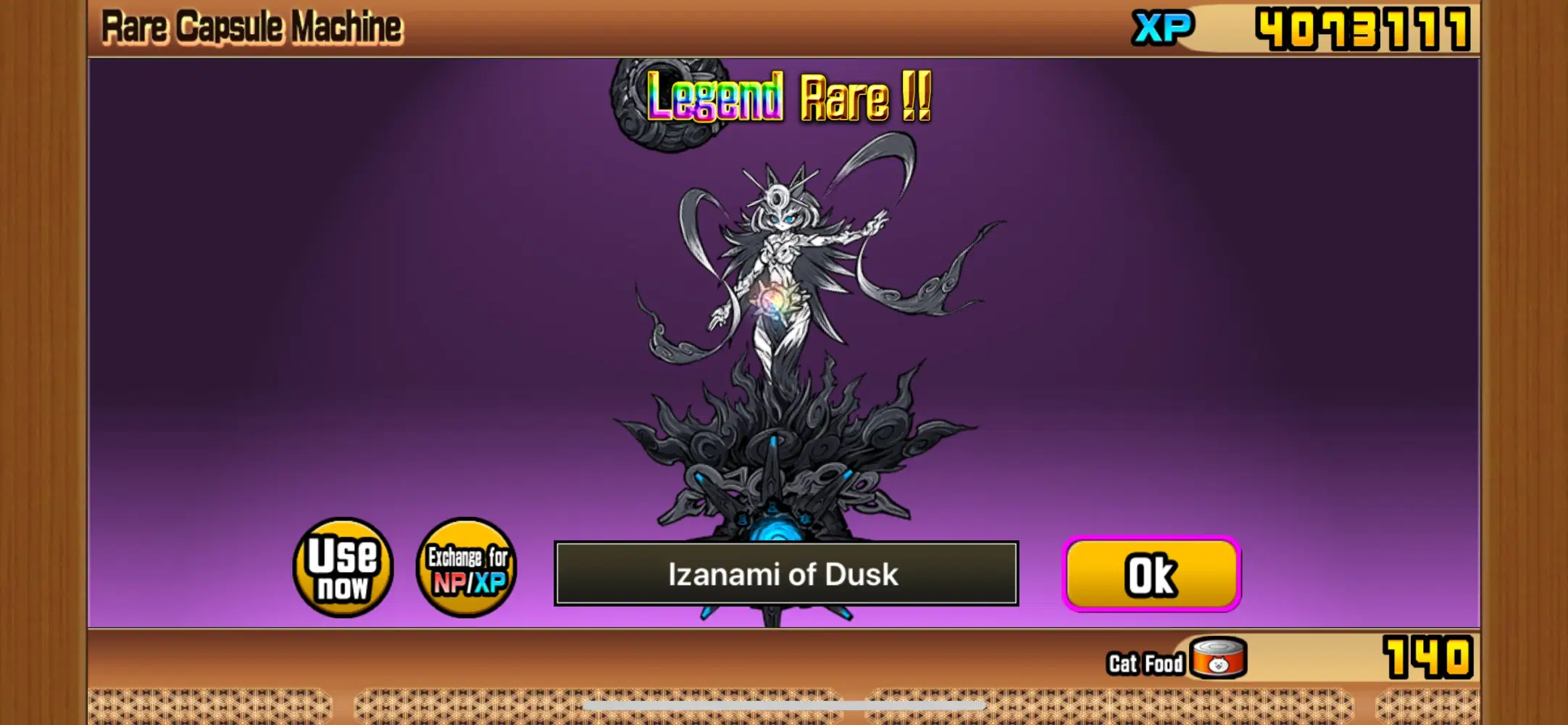Click the XP label in top bar
The image size is (1568, 725).
1163,26
